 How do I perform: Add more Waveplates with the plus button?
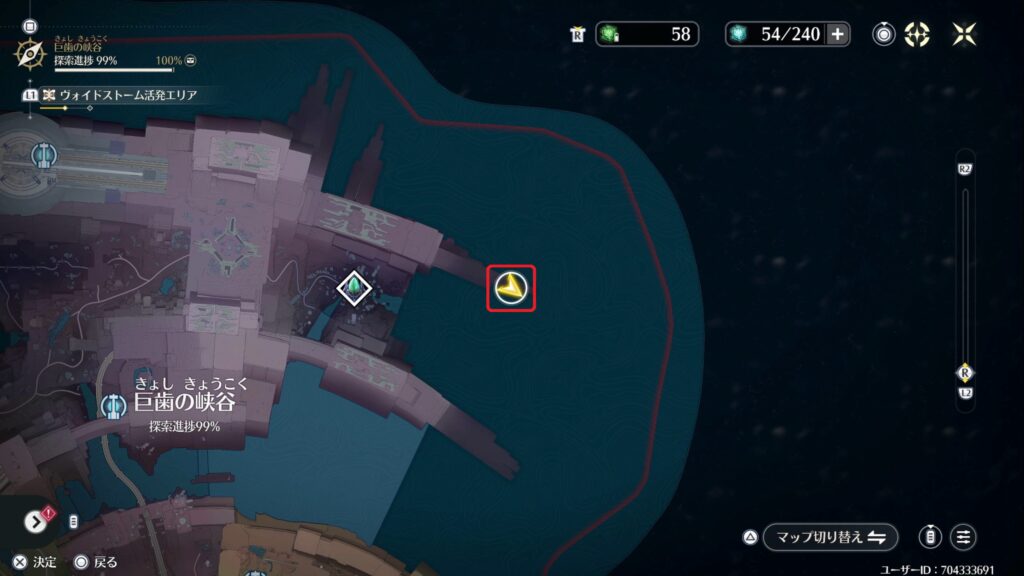(838, 34)
